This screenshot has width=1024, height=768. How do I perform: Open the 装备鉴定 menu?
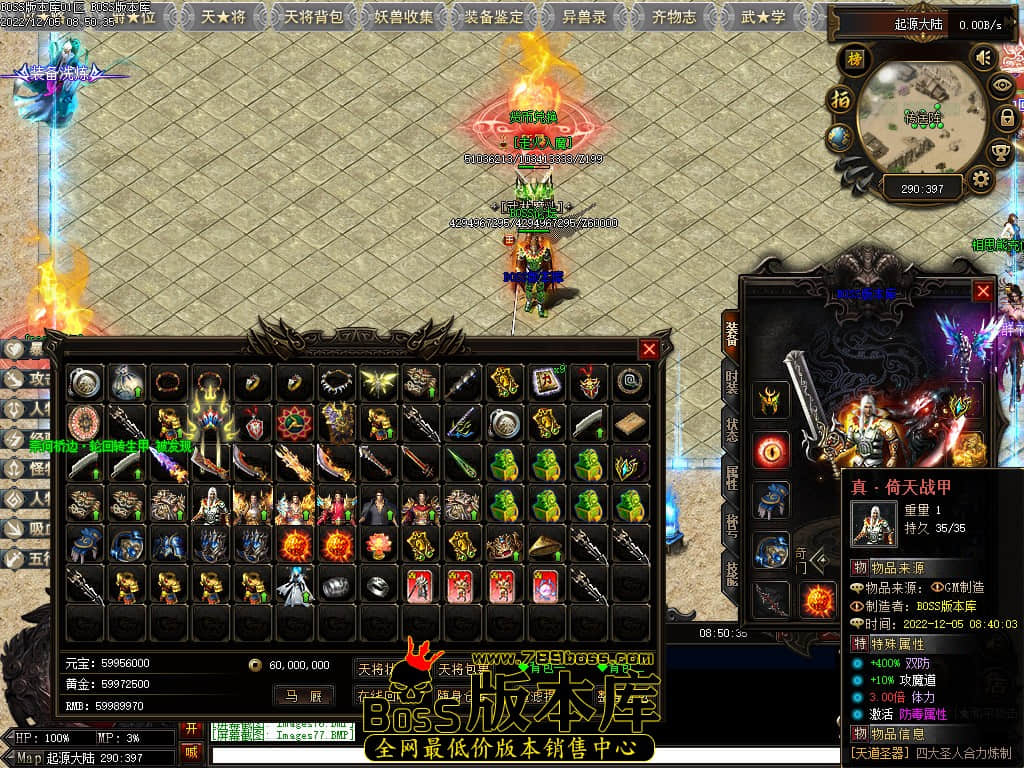click(x=495, y=16)
